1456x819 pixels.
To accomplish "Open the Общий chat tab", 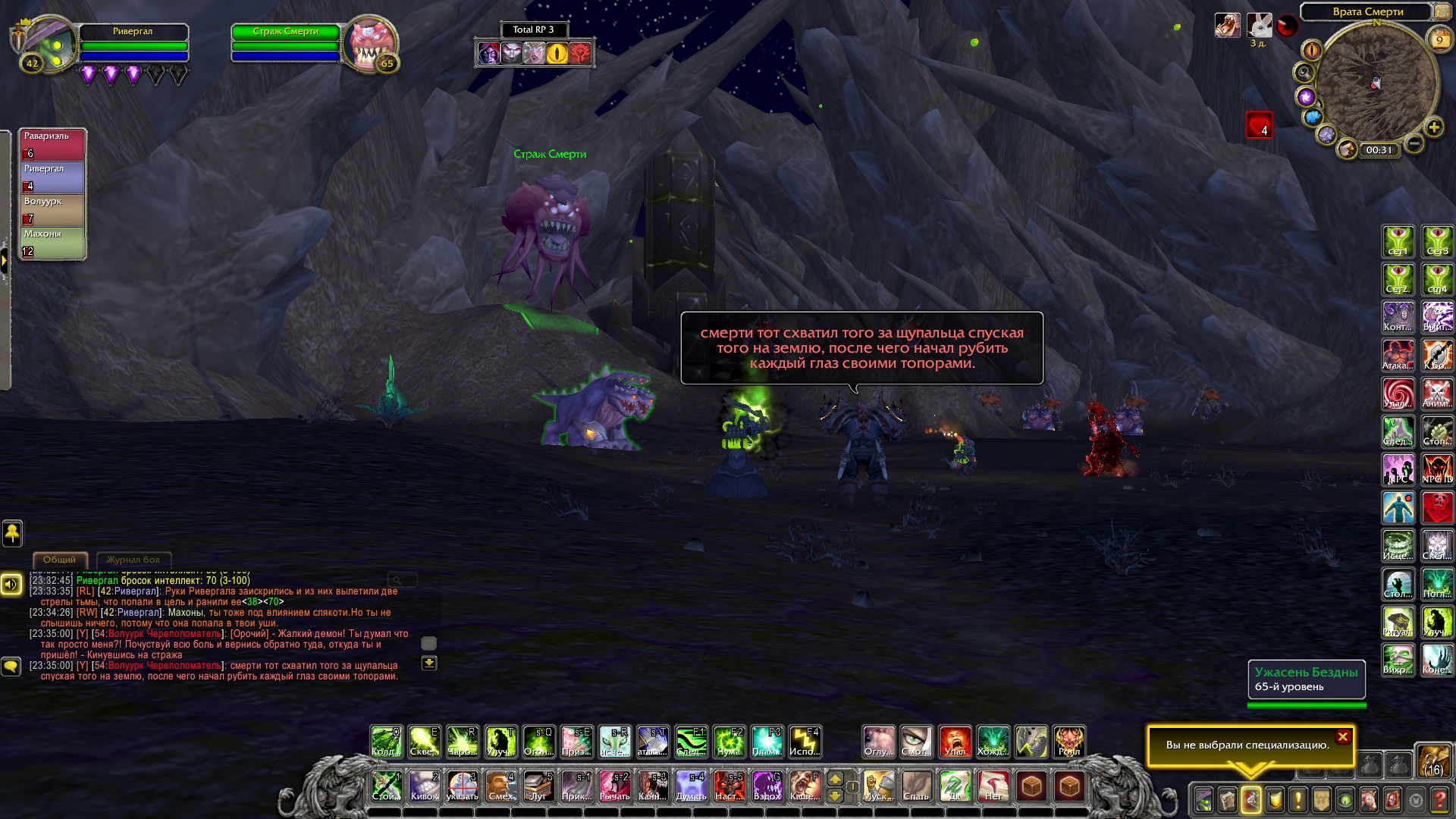I will click(x=59, y=560).
